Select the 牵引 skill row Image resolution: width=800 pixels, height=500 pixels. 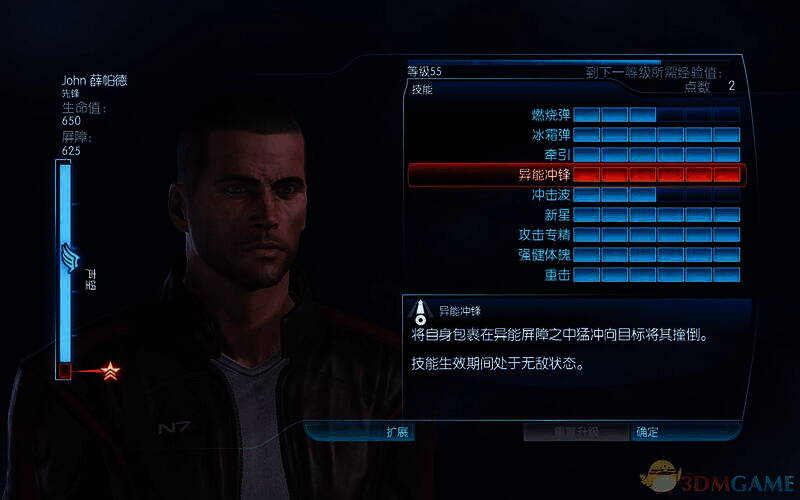[575, 154]
